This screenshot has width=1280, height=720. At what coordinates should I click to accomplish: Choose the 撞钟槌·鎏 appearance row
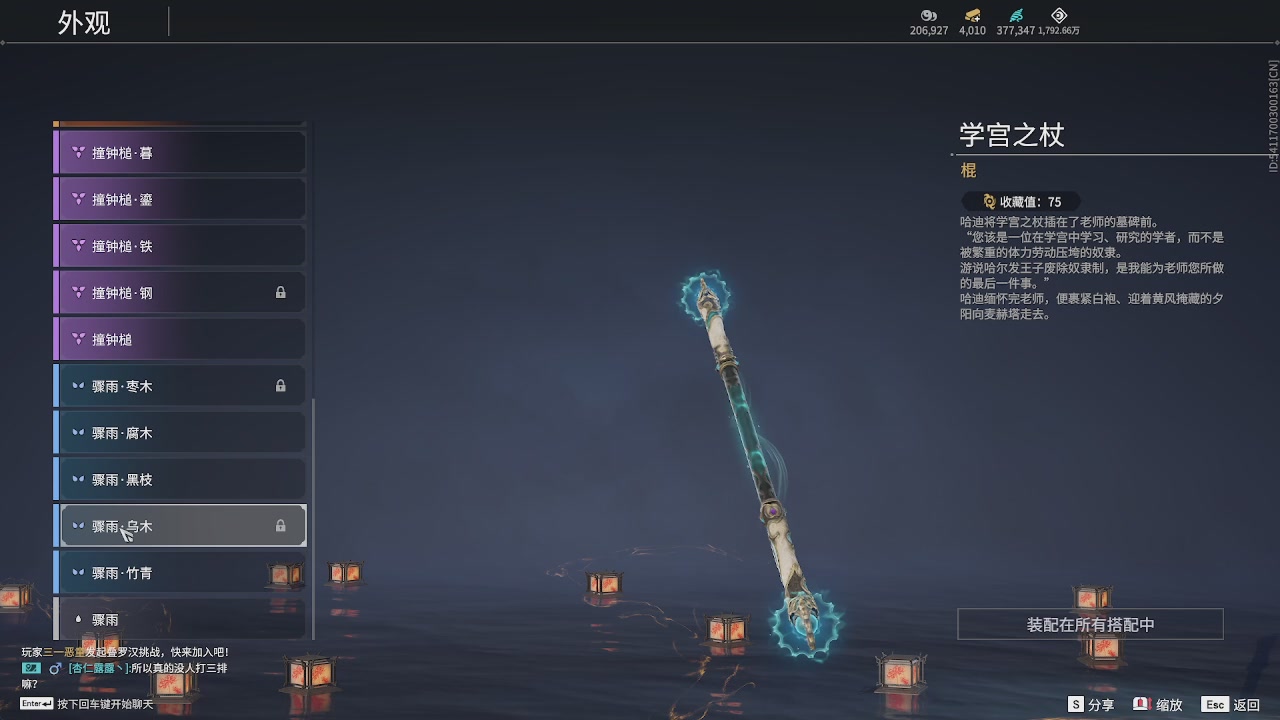(x=180, y=199)
